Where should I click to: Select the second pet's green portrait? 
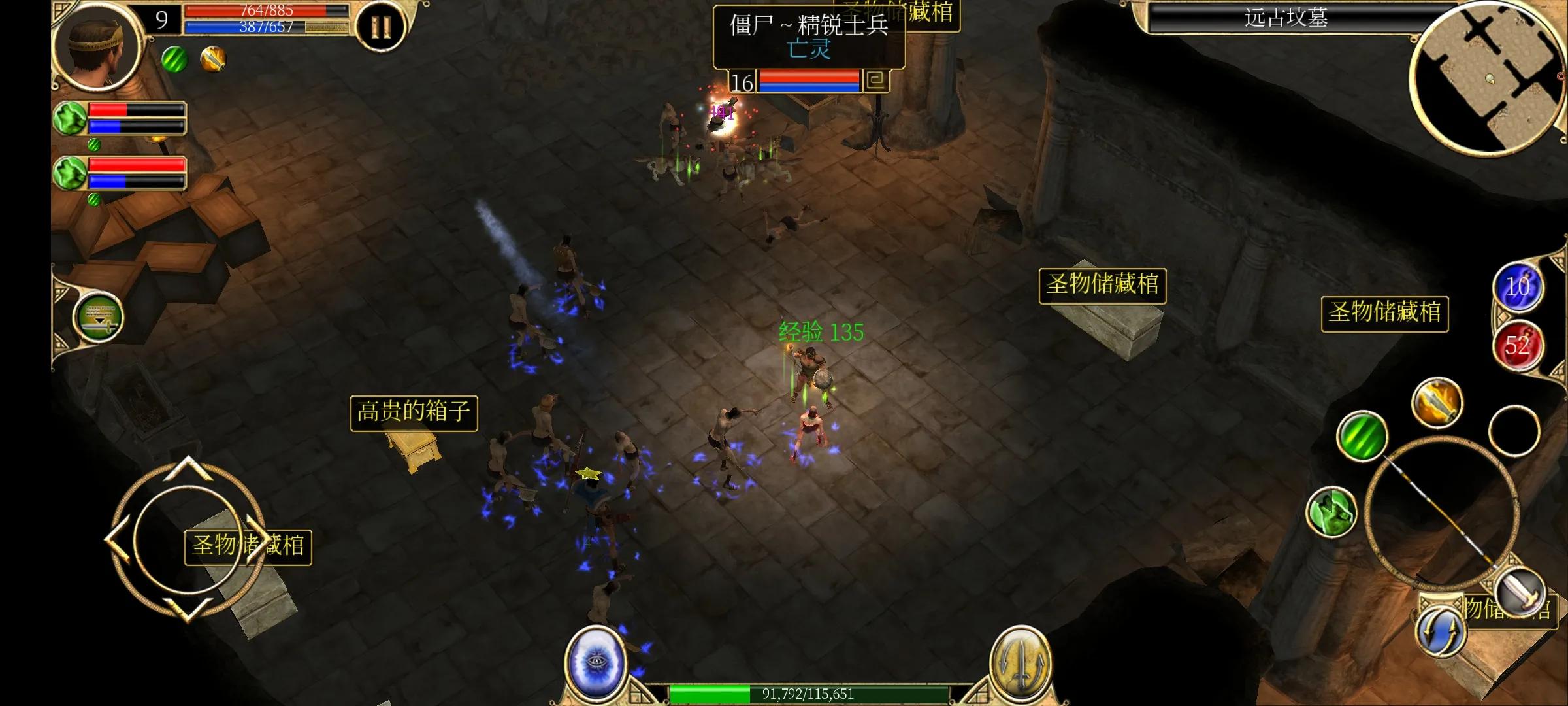[71, 173]
